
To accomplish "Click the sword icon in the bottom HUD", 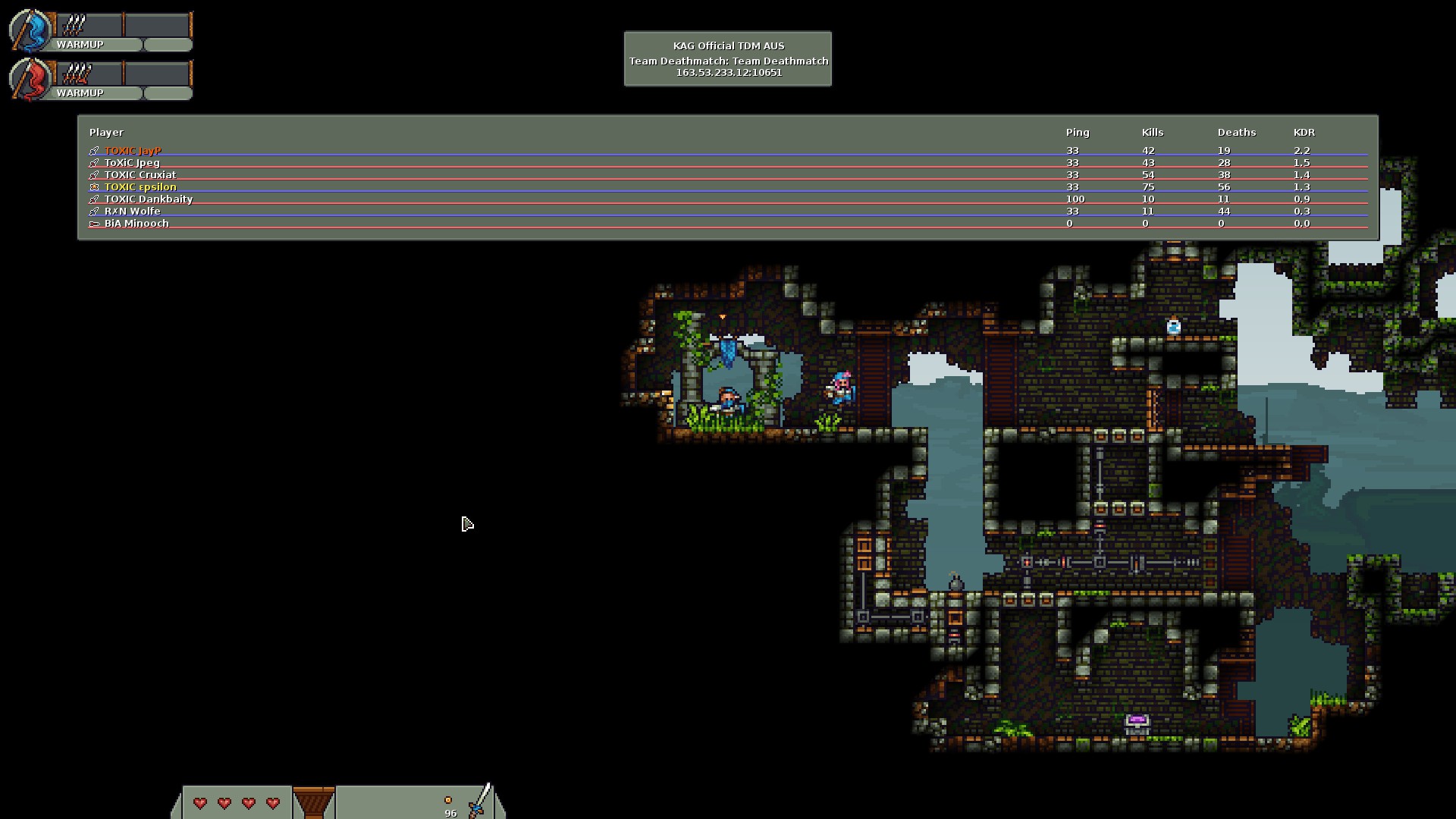I will pyautogui.click(x=479, y=801).
